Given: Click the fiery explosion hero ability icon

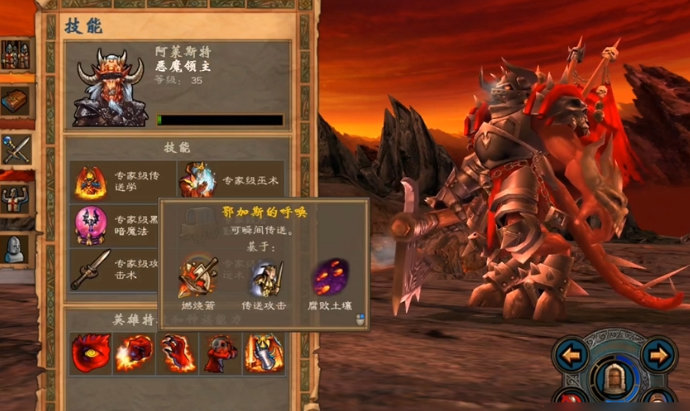Looking at the screenshot, I should (134, 353).
